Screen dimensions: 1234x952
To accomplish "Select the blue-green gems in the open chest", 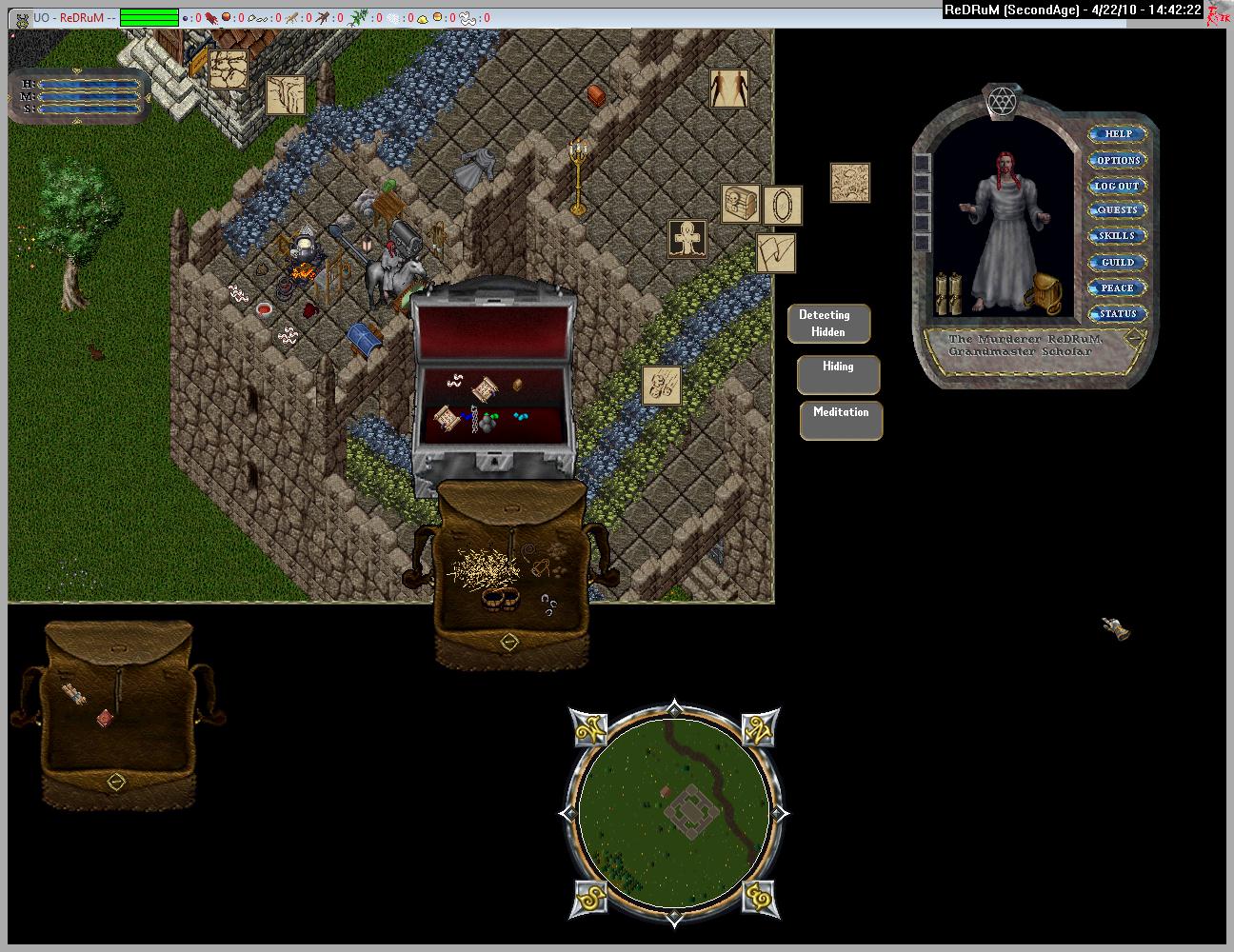I will (x=521, y=417).
